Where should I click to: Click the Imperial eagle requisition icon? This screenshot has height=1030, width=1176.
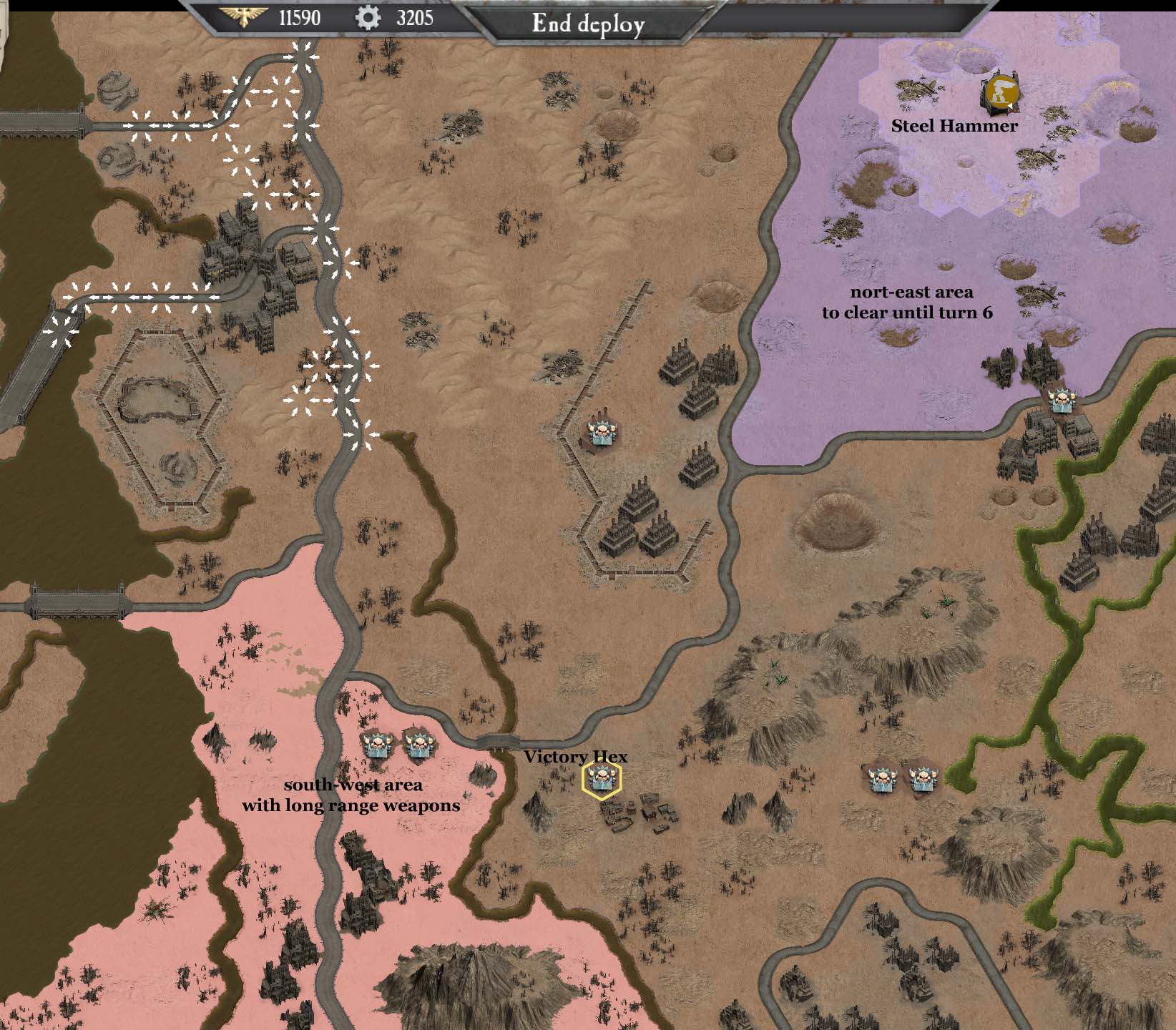243,16
